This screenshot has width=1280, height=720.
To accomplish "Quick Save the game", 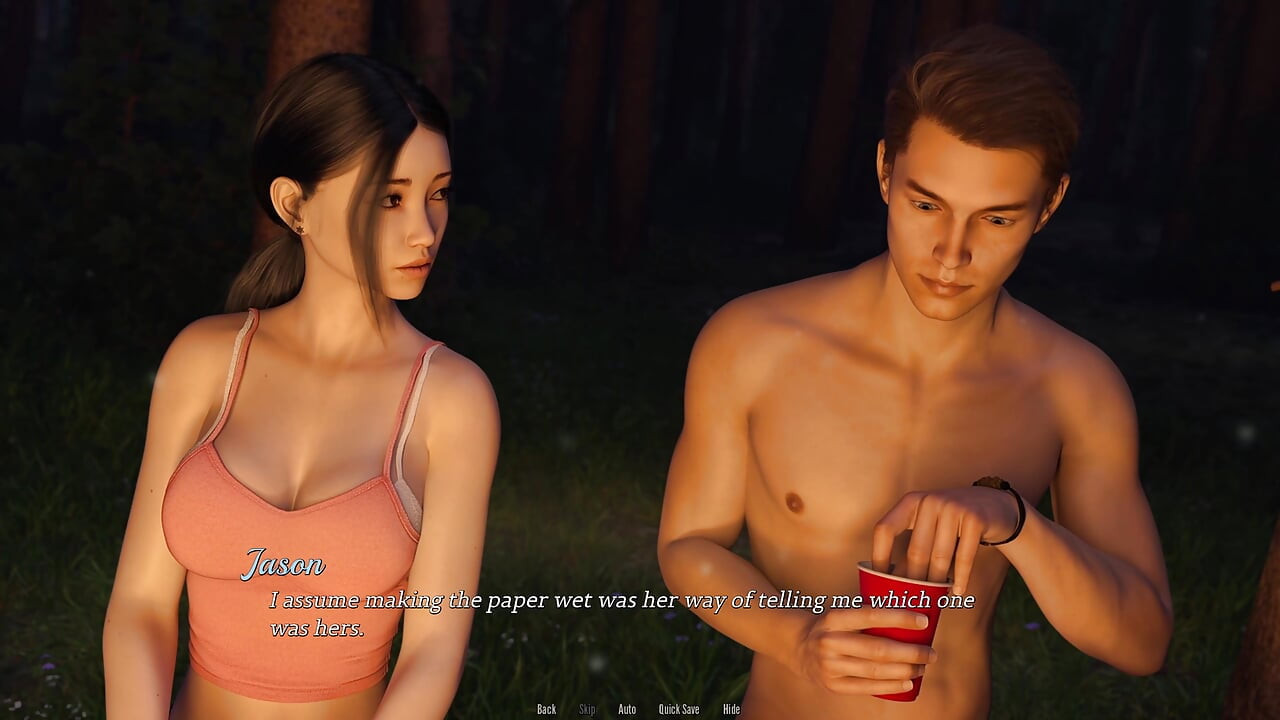I will point(678,709).
